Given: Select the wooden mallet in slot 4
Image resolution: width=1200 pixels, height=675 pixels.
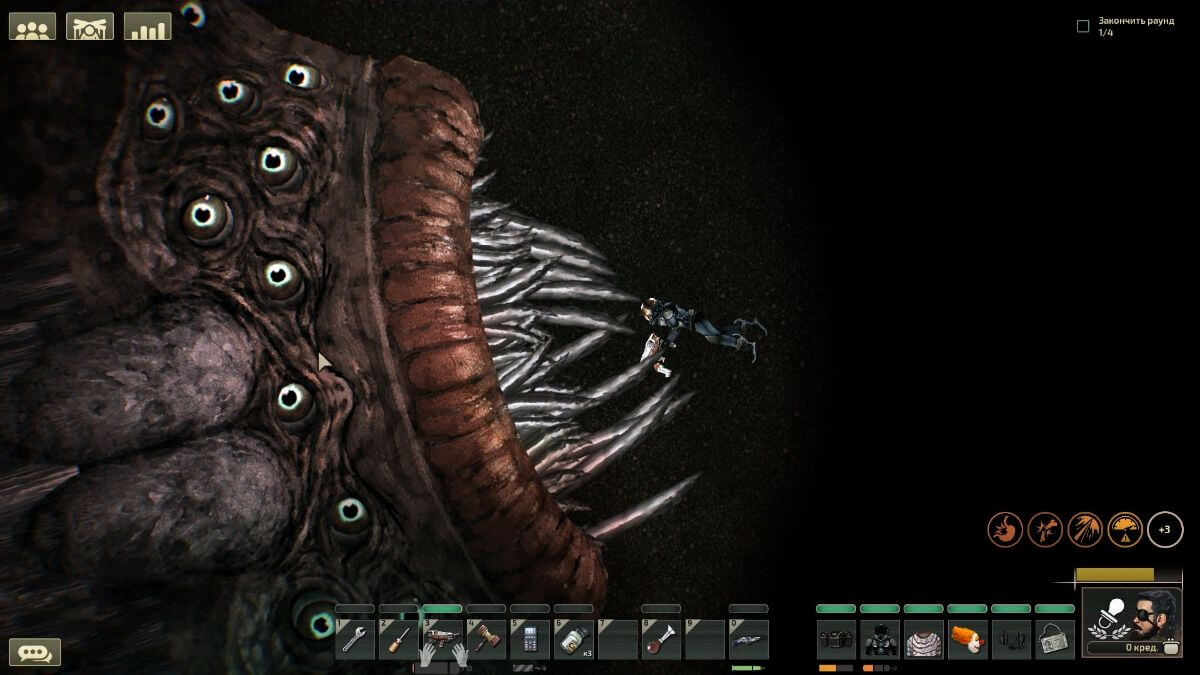Looking at the screenshot, I should click(x=486, y=639).
